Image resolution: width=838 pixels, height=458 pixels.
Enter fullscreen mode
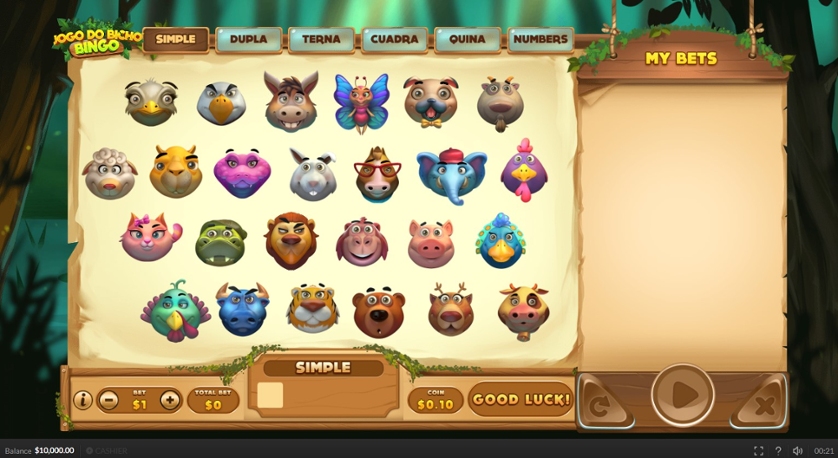click(x=758, y=451)
